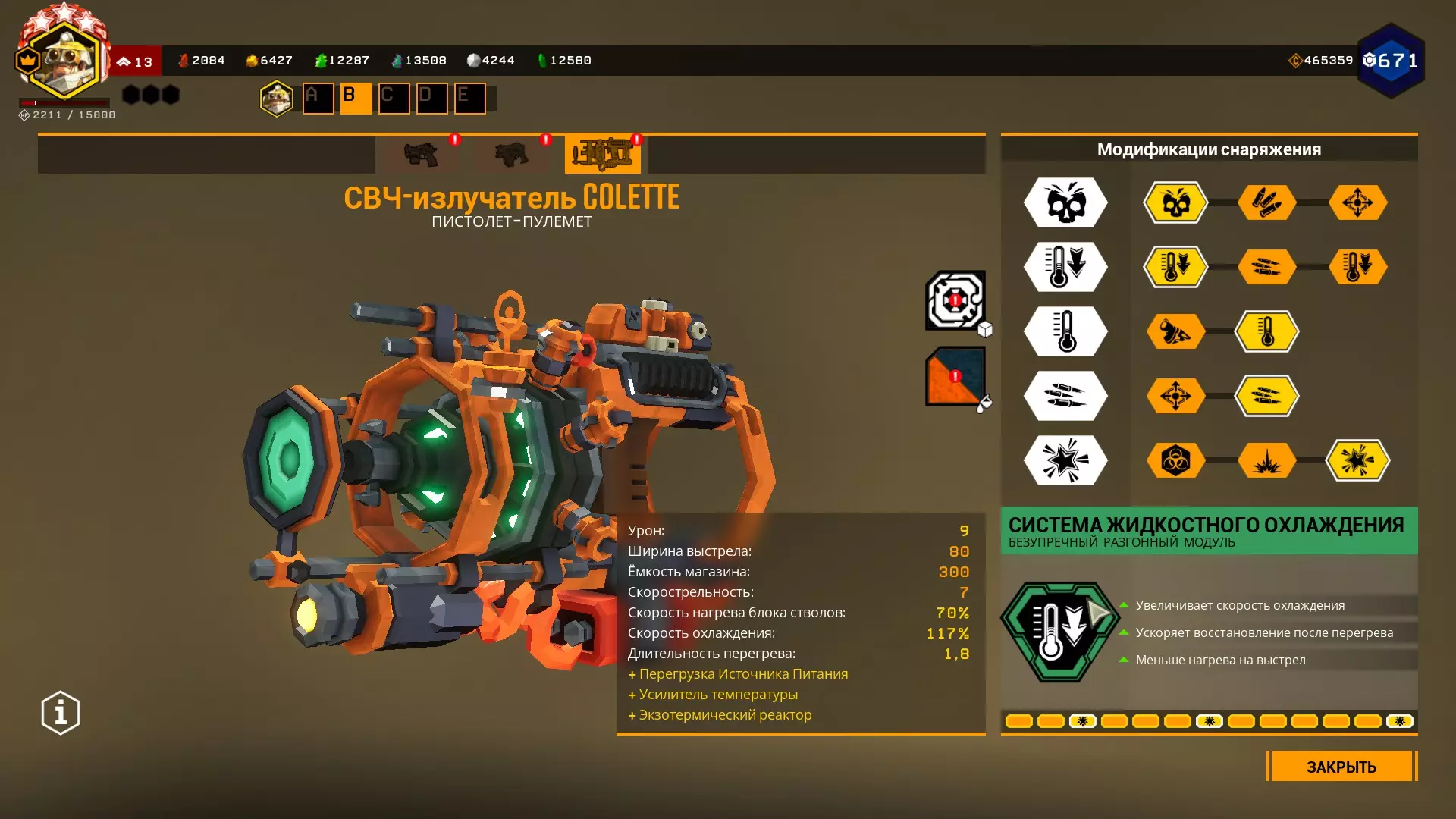Image resolution: width=1456 pixels, height=819 pixels.
Task: Open the info button
Action: [61, 713]
